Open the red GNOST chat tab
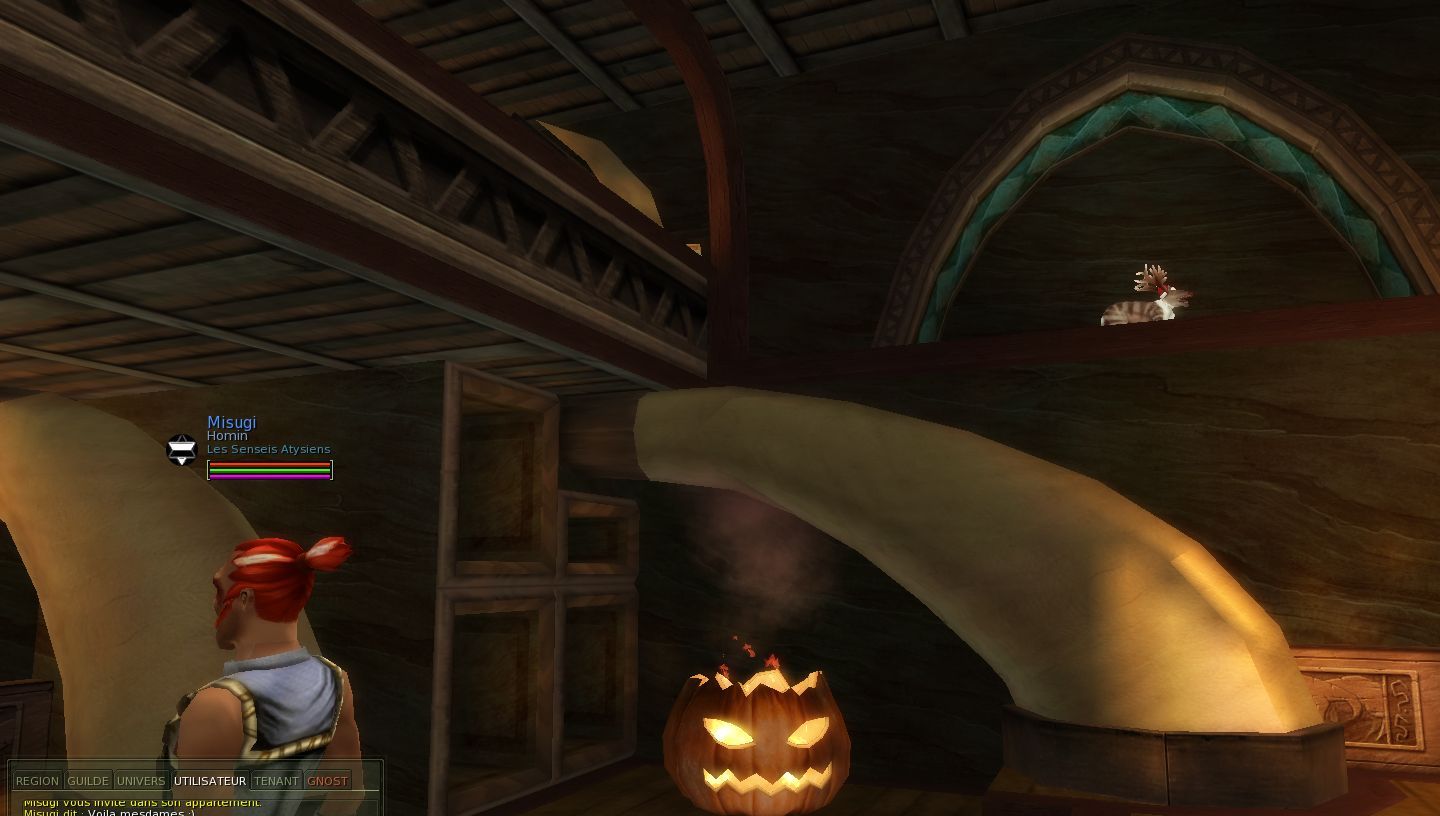1440x816 pixels. (x=328, y=781)
